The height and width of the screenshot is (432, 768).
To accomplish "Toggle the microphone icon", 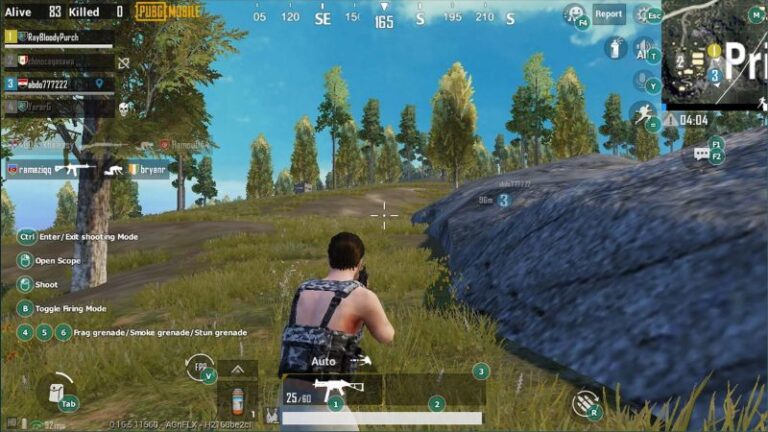I will [x=642, y=80].
